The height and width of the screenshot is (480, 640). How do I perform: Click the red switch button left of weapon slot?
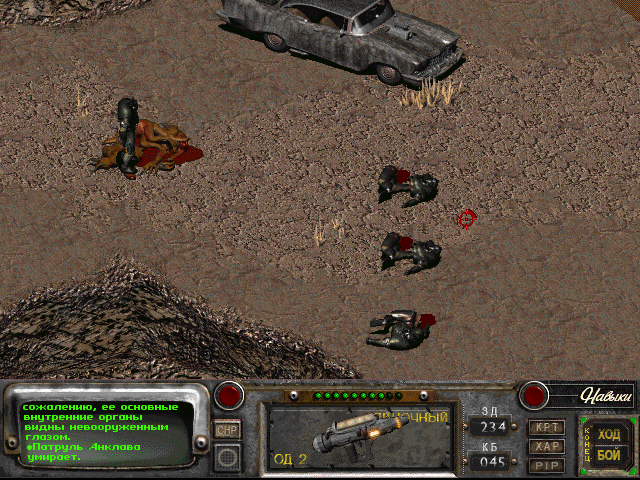(x=231, y=395)
